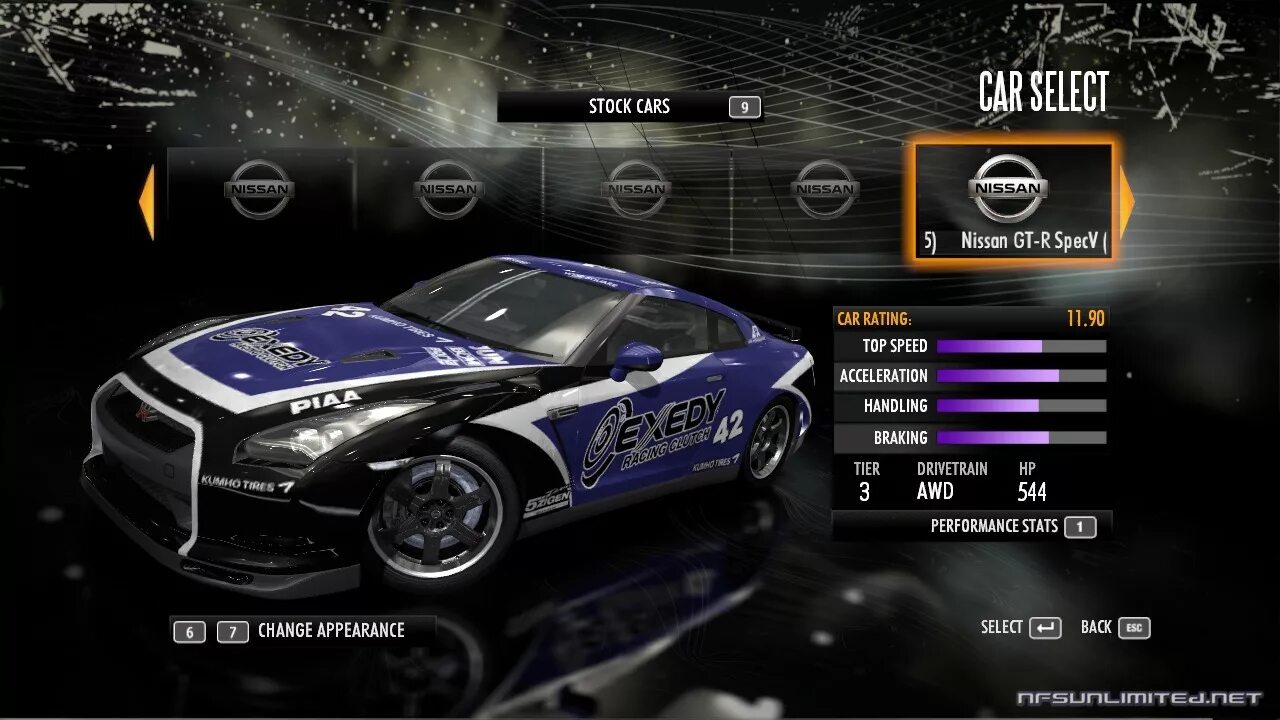1280x720 pixels.
Task: Click the left orange carousel arrow
Action: (x=147, y=203)
